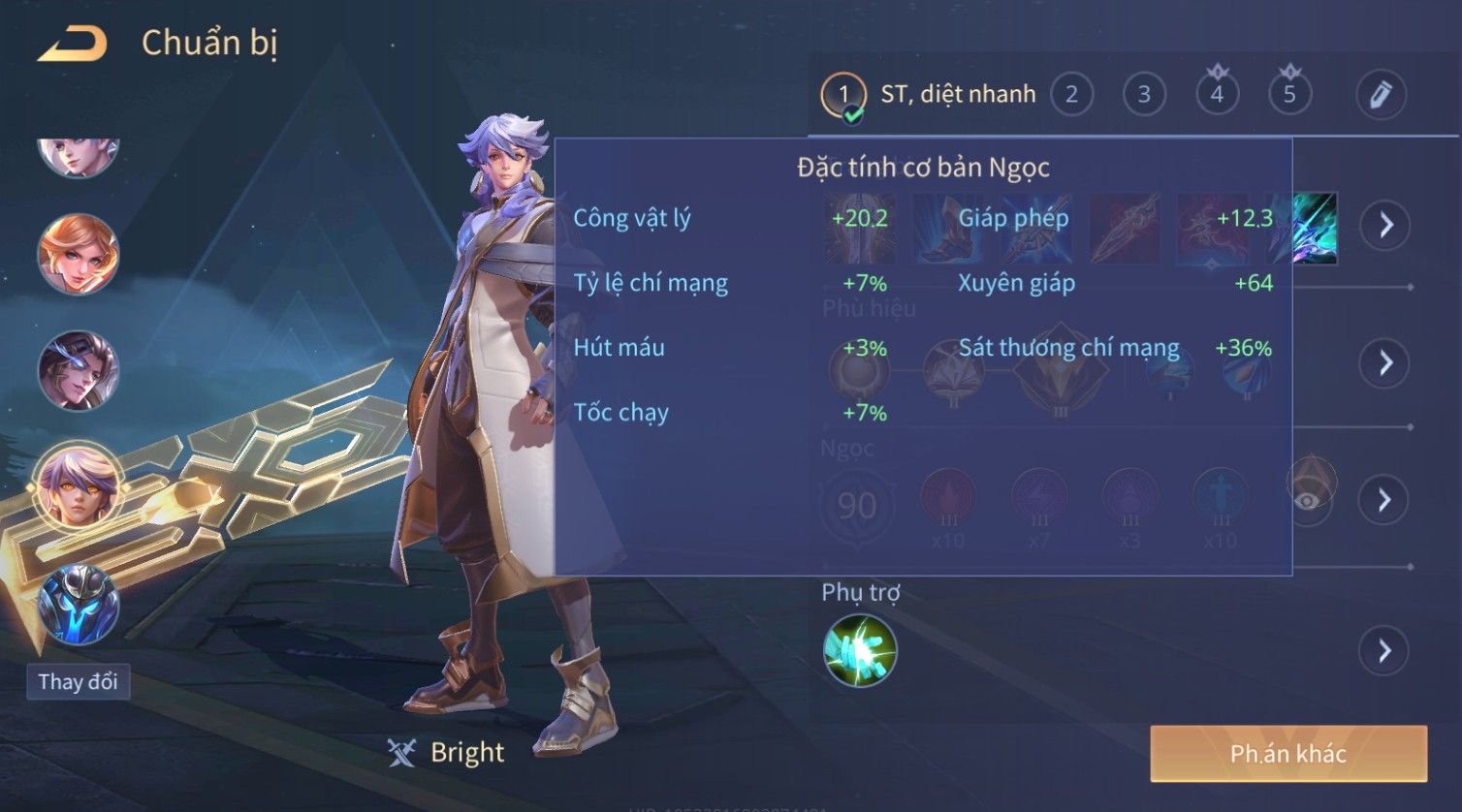This screenshot has height=812, width=1462.
Task: Edit preset name with pencil icon
Action: (1381, 95)
